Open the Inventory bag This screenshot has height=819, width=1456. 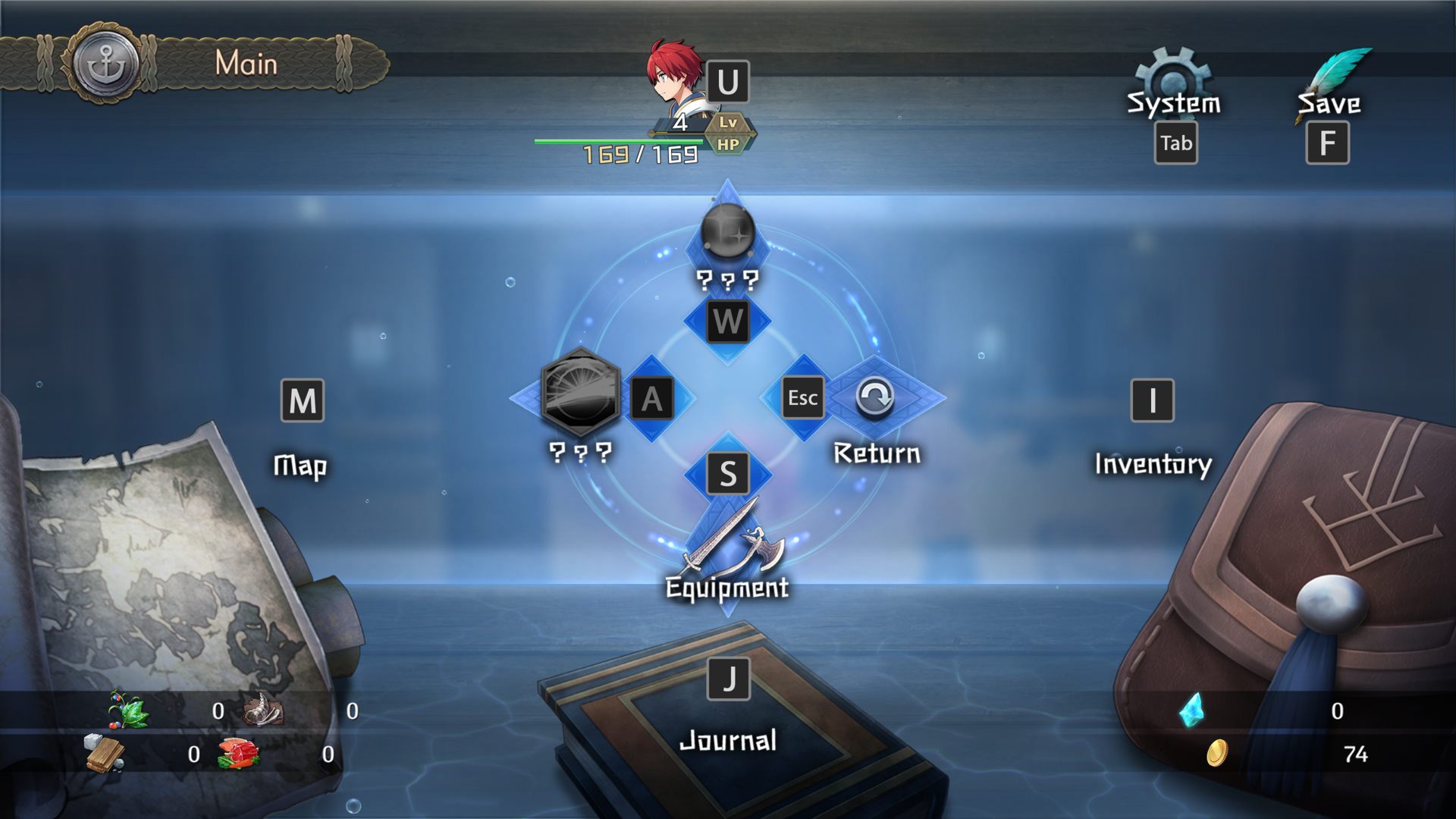(1153, 463)
